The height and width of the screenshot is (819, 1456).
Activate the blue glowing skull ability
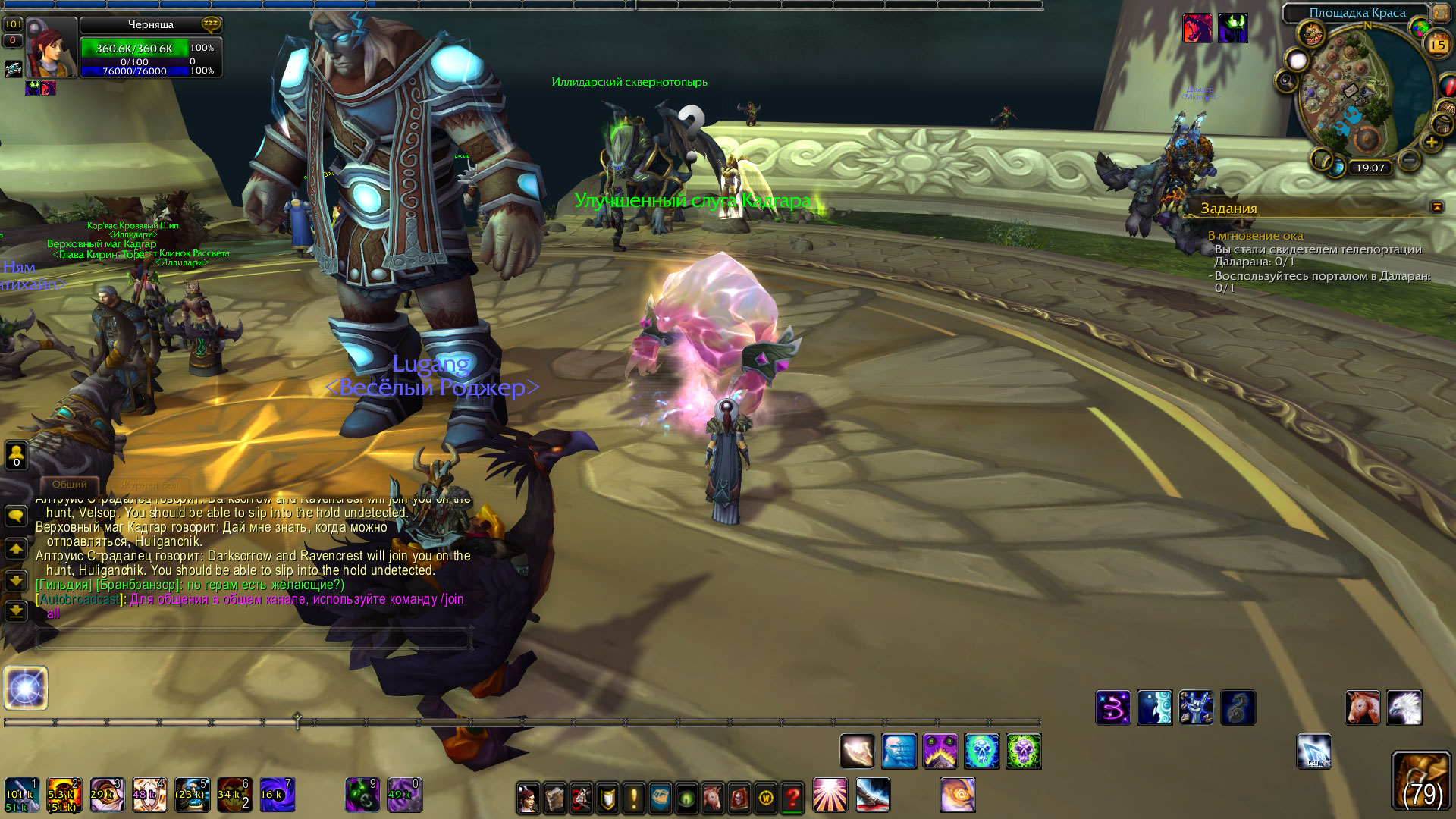pyautogui.click(x=981, y=751)
